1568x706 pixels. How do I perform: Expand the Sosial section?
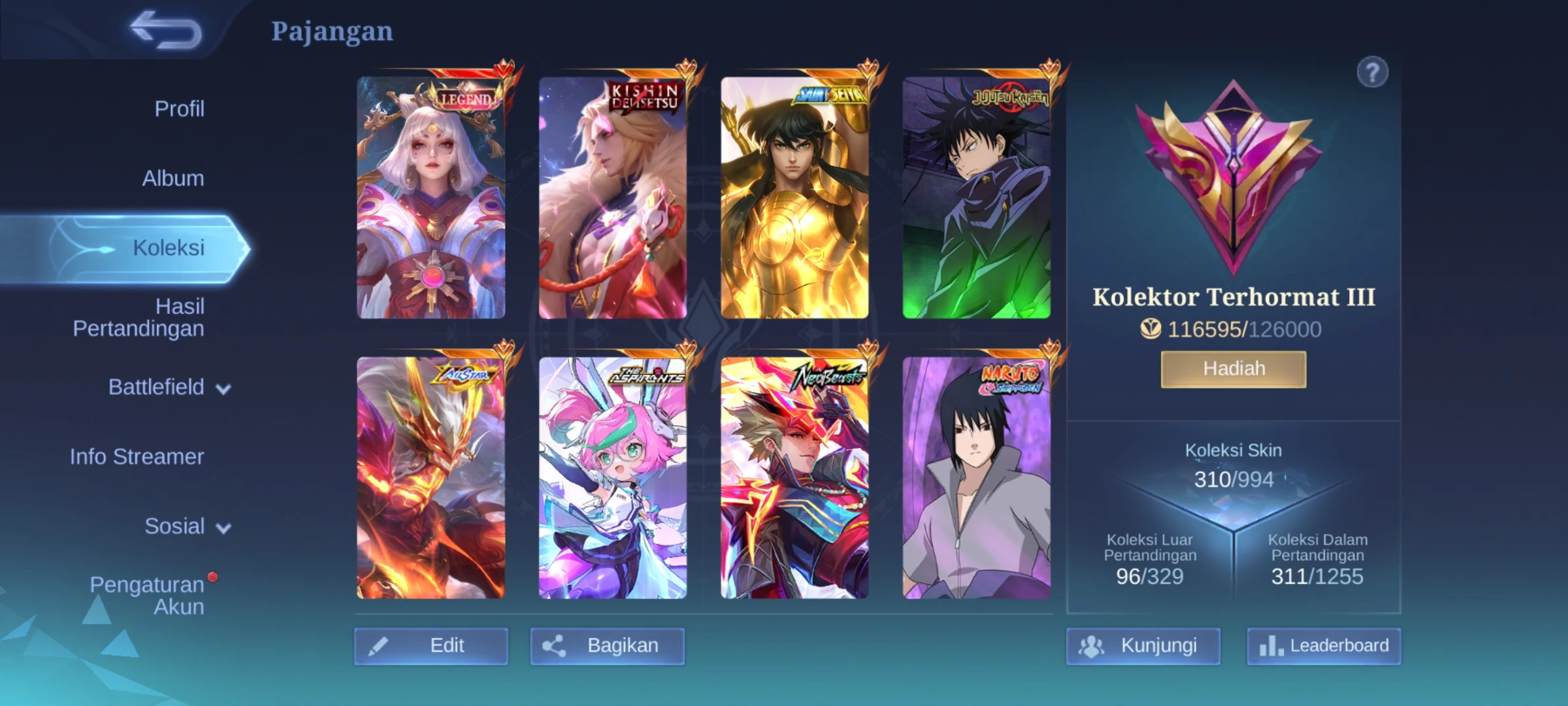pyautogui.click(x=187, y=526)
